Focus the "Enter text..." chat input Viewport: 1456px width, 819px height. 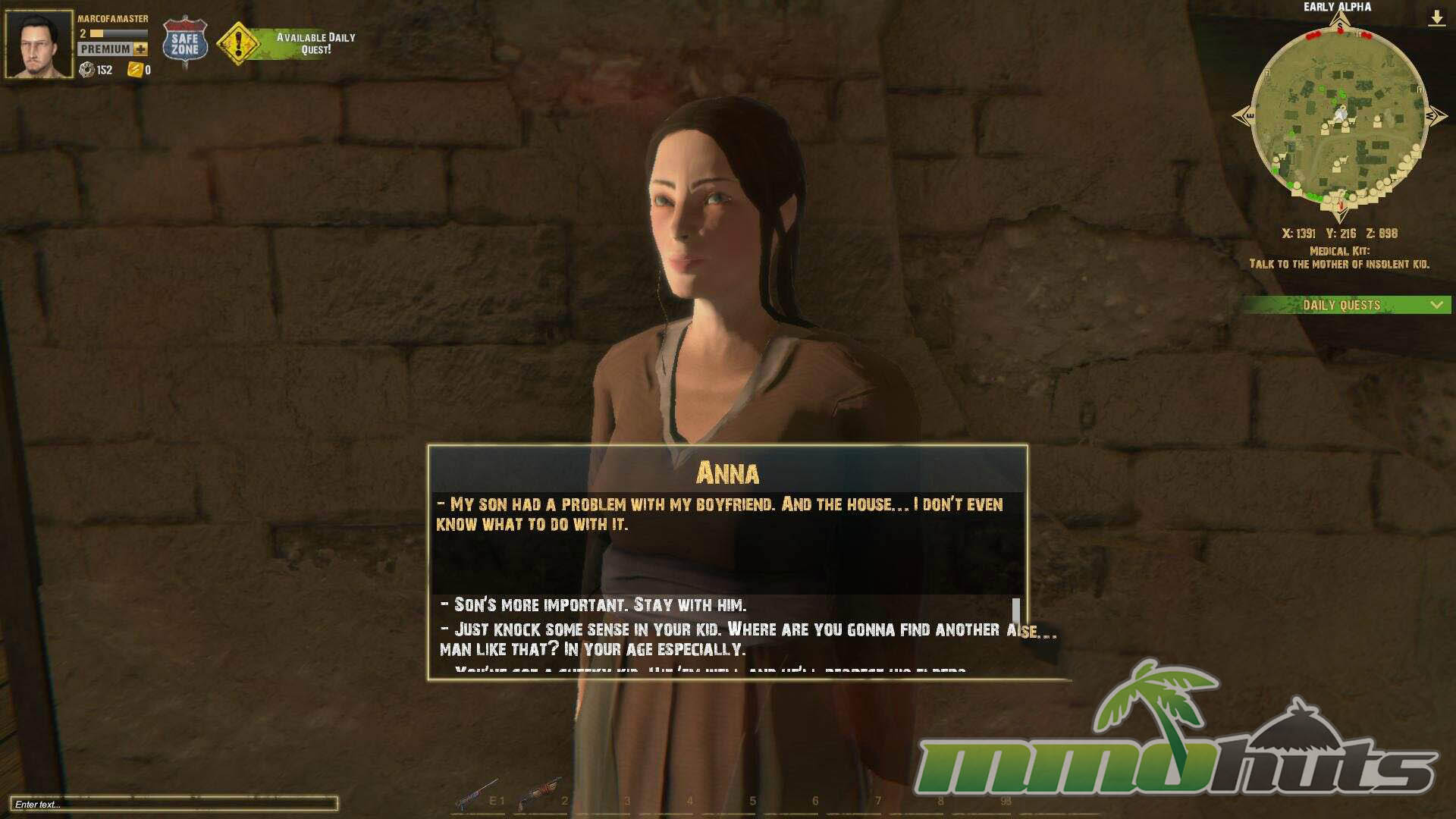tap(173, 804)
